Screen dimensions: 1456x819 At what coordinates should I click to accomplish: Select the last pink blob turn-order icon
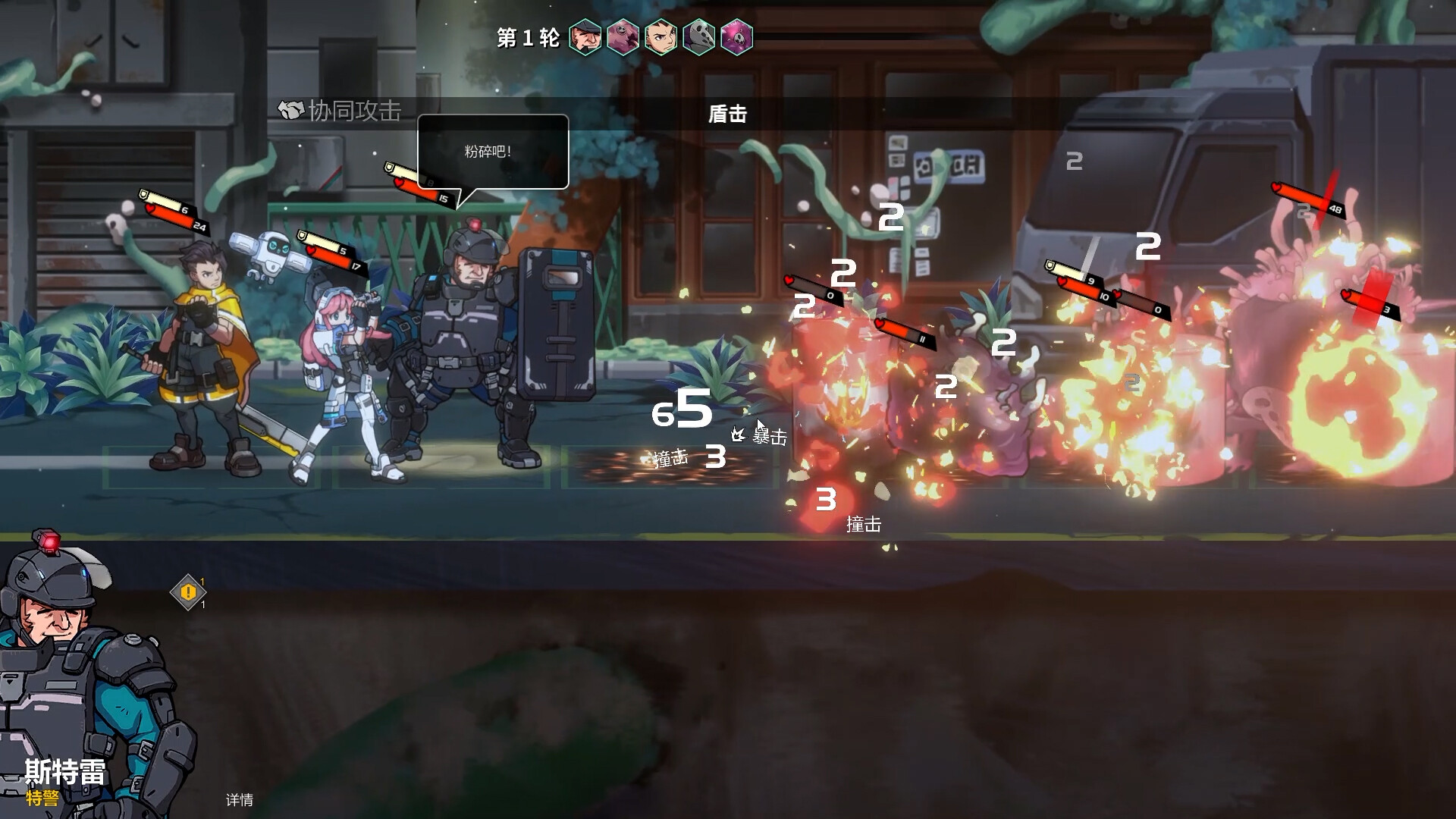[x=738, y=36]
